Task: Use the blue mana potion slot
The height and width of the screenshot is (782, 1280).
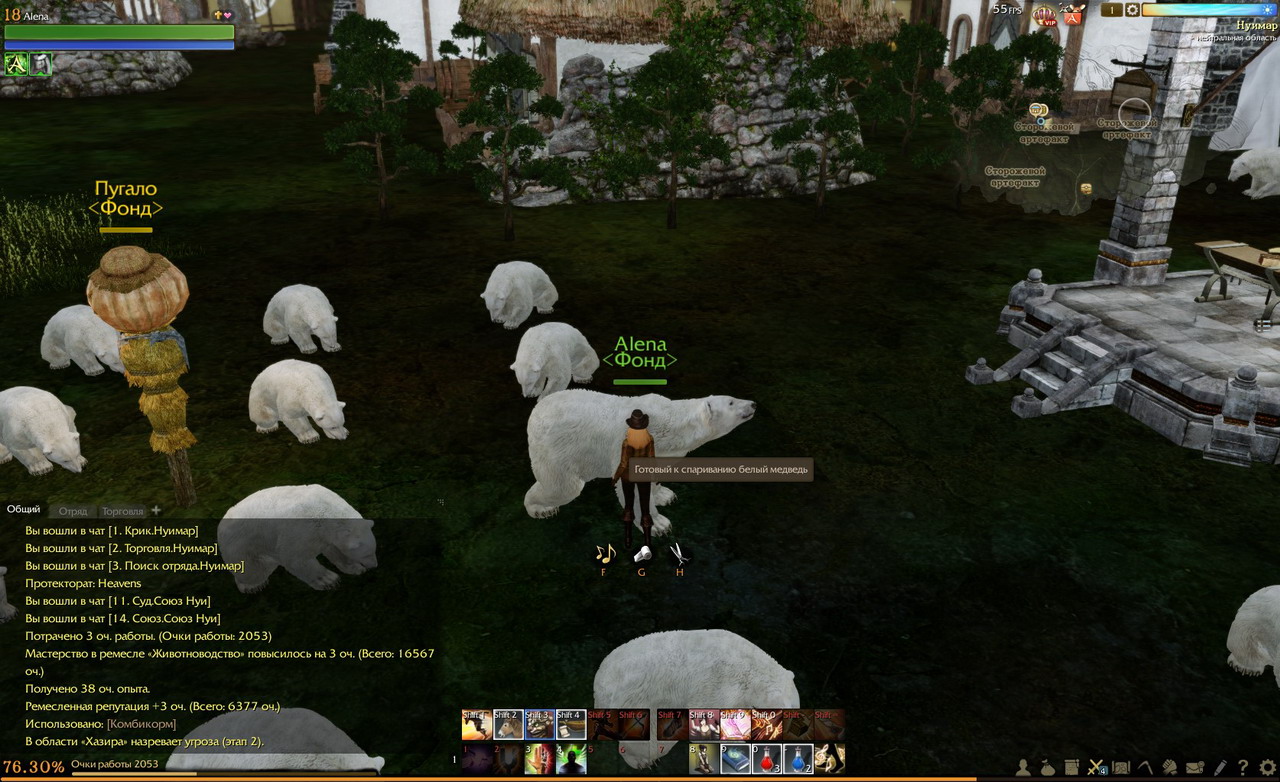Action: 797,759
